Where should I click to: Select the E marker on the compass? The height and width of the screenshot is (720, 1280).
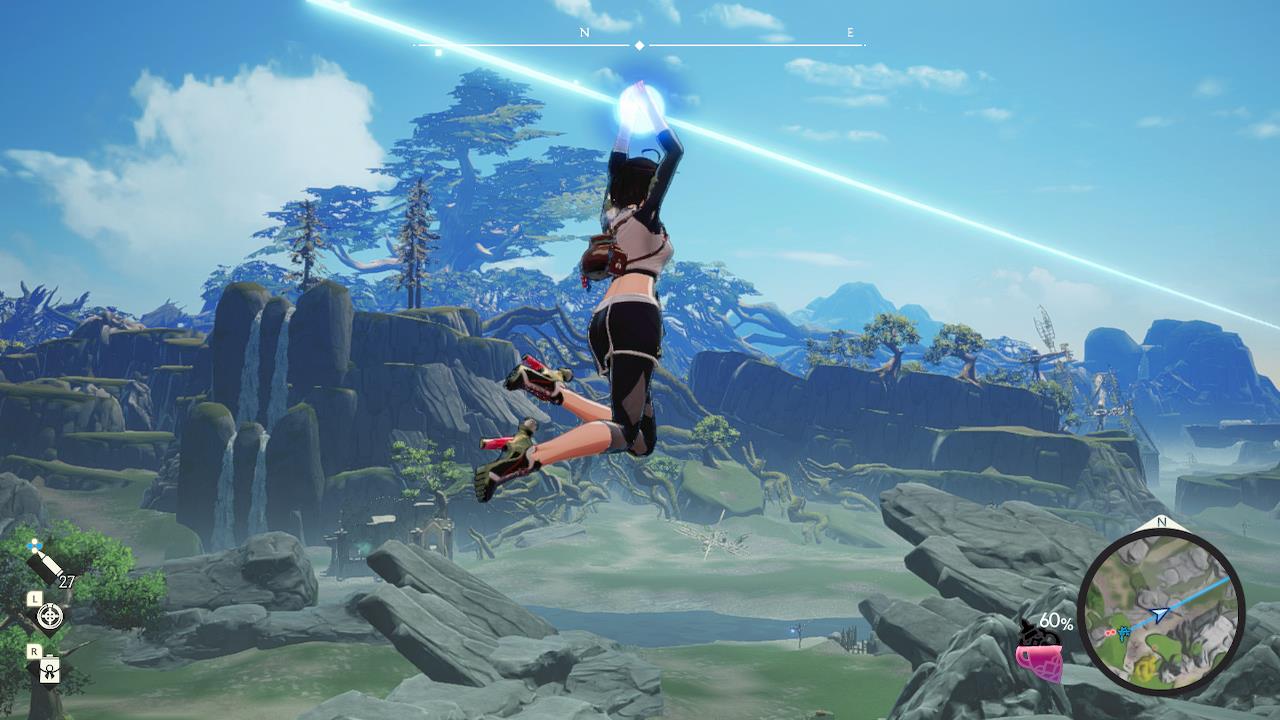pos(849,32)
